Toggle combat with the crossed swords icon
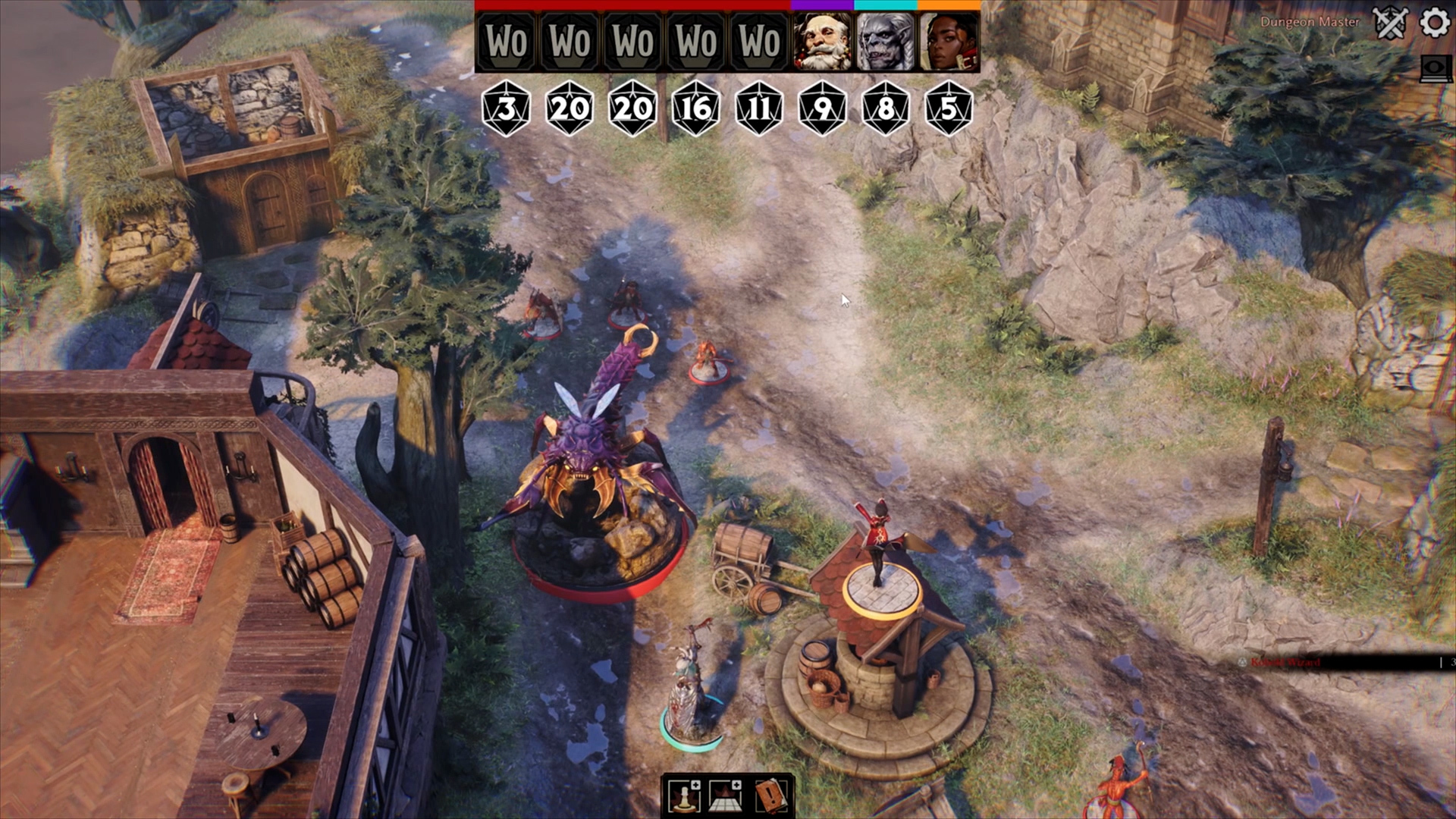This screenshot has height=819, width=1456. [x=1391, y=24]
